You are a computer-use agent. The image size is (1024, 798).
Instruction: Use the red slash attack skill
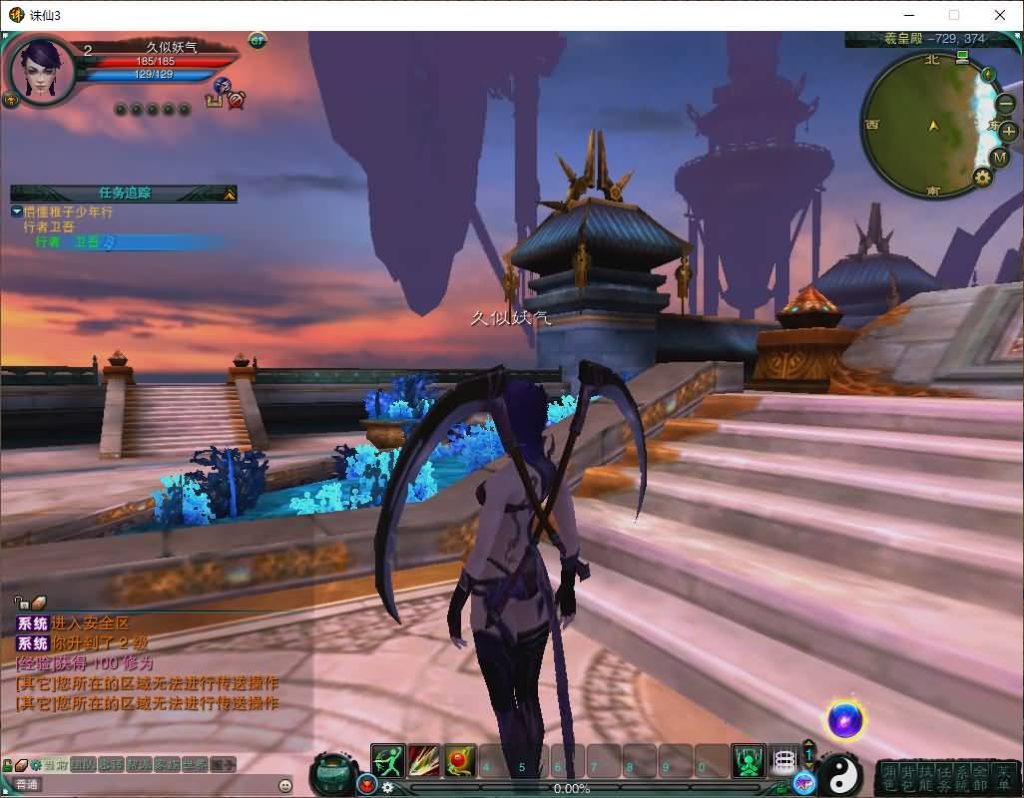click(423, 761)
